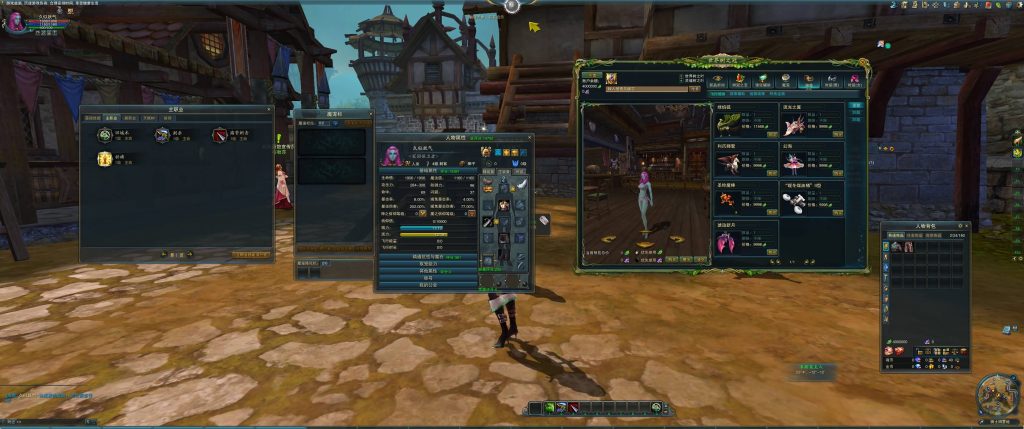Activate the green skill on the hotbar
The height and width of the screenshot is (429, 1024).
pyautogui.click(x=549, y=407)
